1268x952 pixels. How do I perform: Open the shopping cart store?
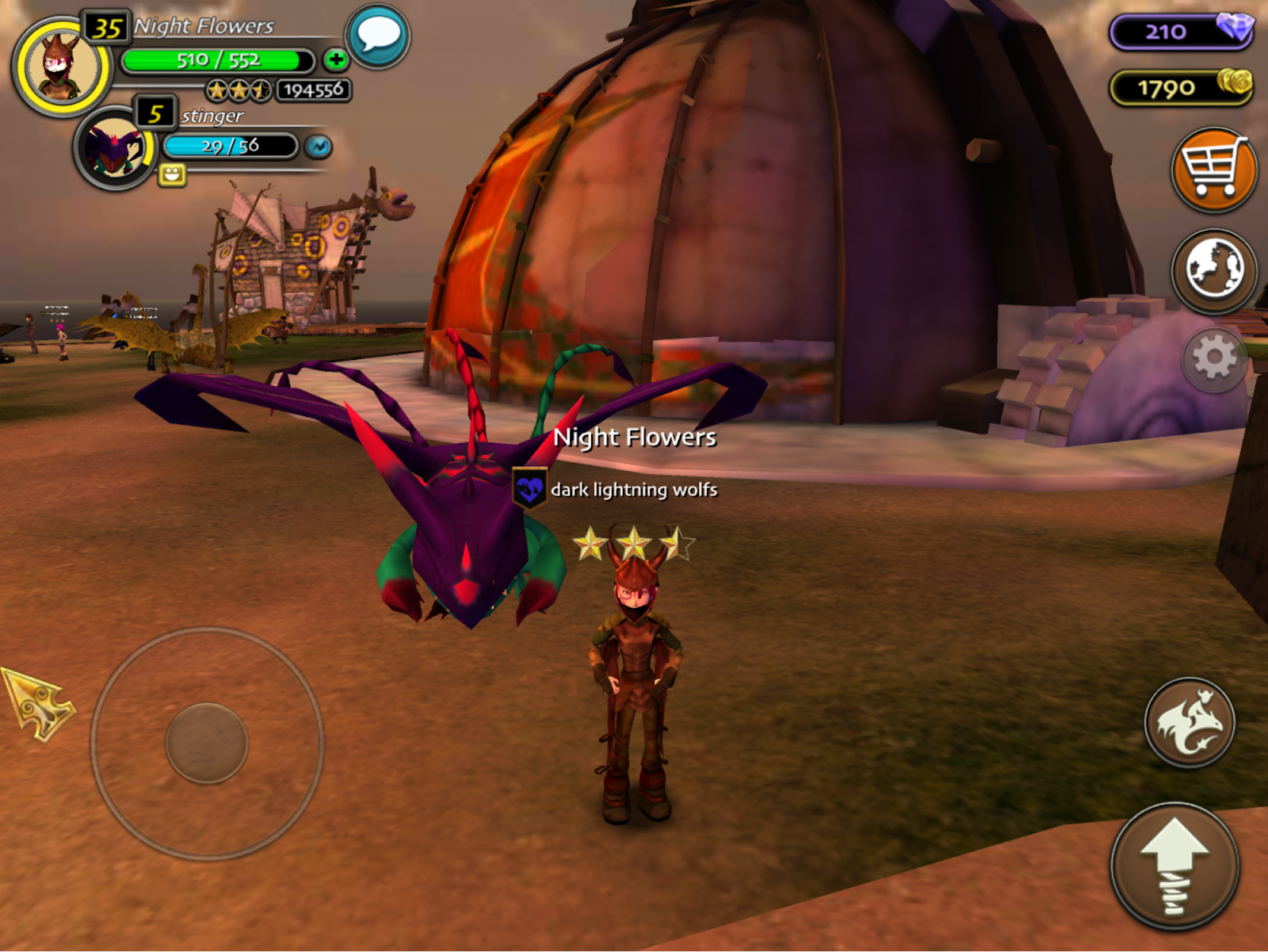1213,170
